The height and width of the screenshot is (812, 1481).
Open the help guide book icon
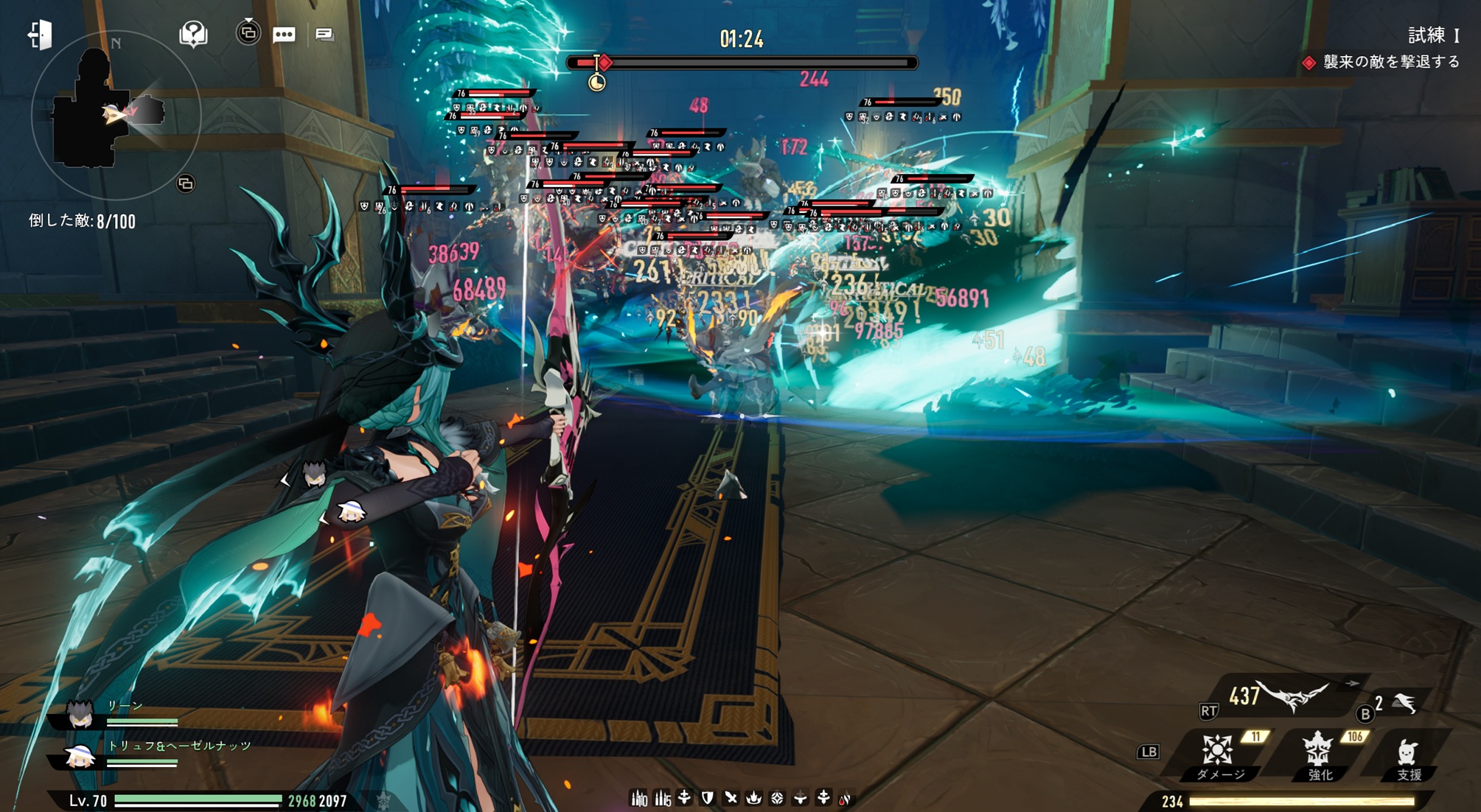(193, 34)
